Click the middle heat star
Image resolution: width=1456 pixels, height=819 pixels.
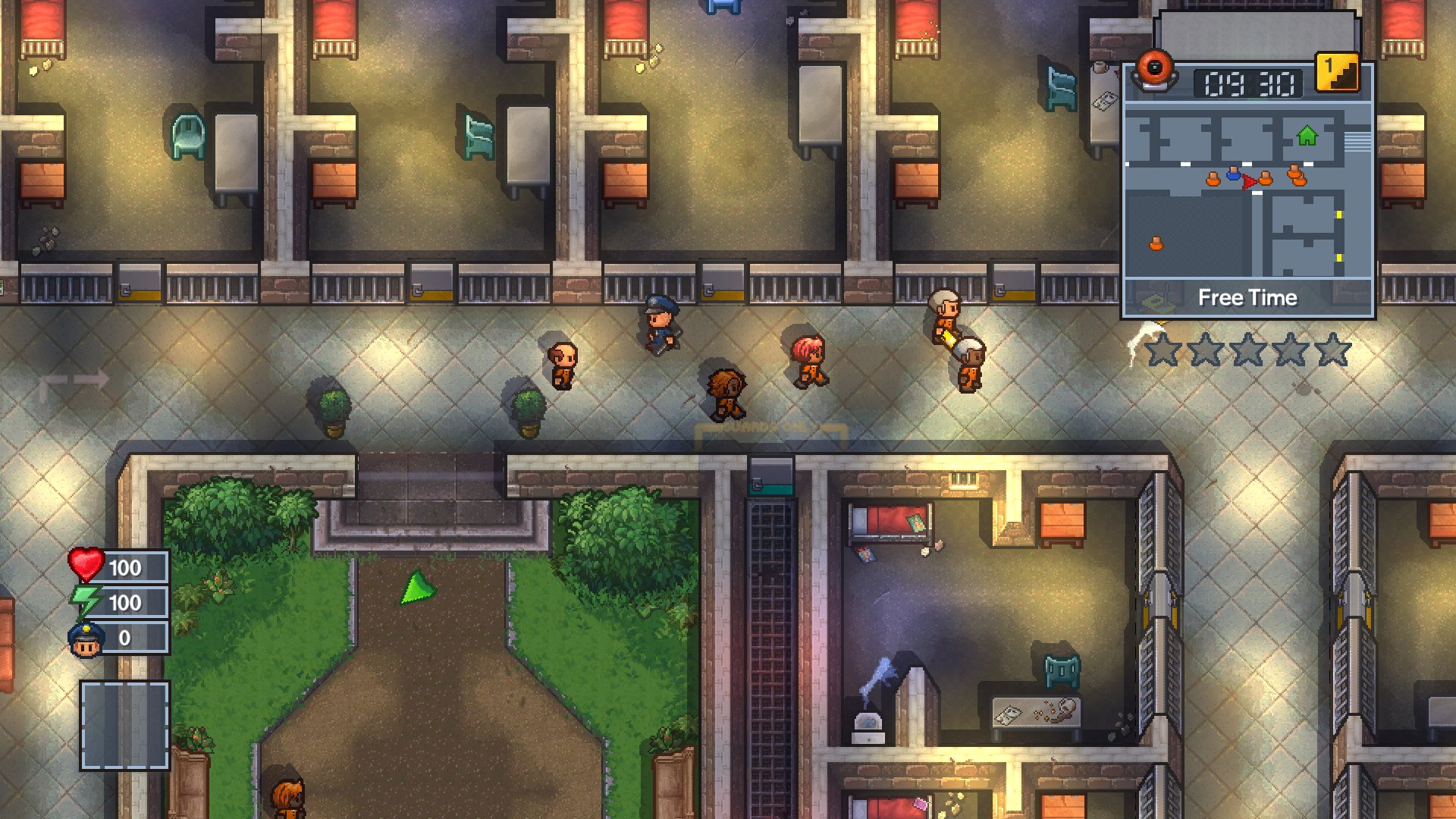pos(1247,349)
